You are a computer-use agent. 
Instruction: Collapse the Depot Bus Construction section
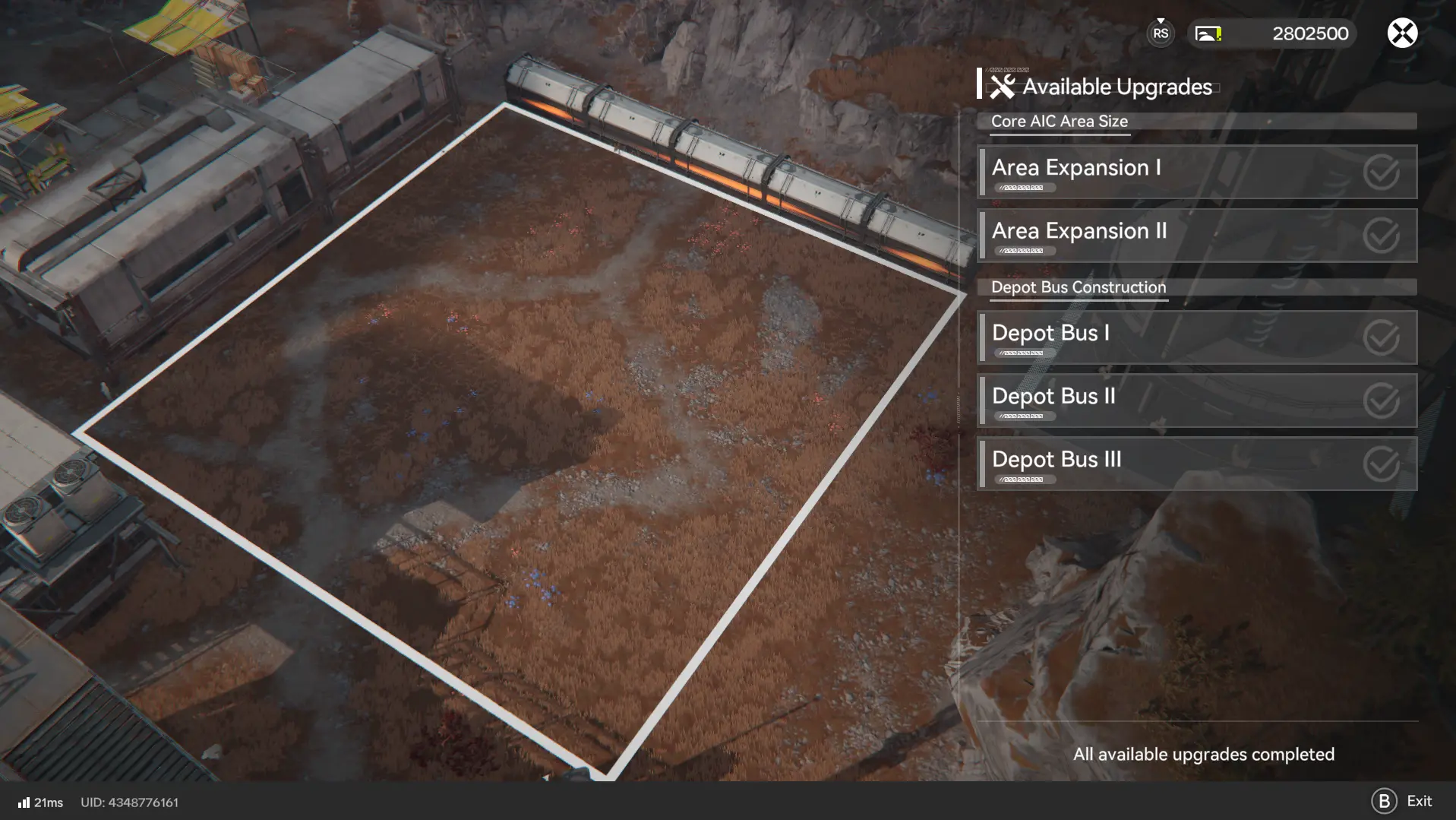(1078, 287)
